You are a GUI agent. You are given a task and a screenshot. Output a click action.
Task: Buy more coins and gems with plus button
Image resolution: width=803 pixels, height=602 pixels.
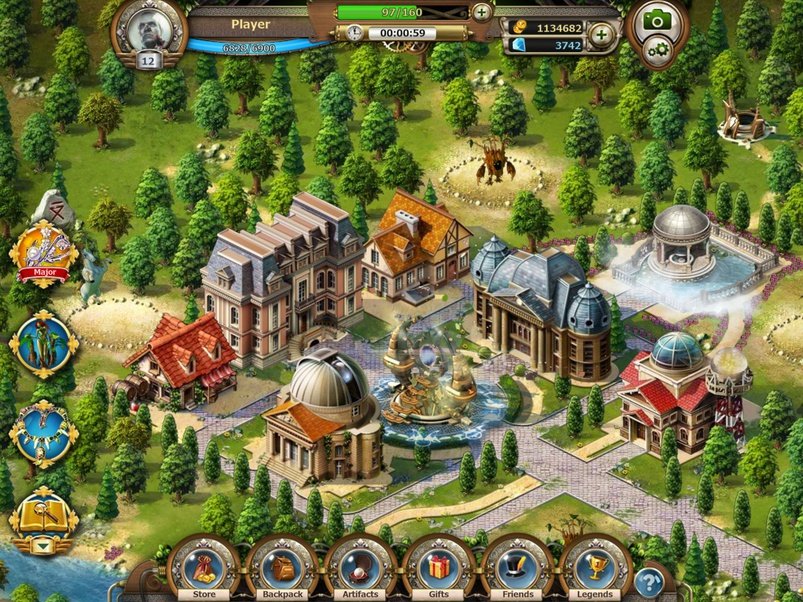(601, 36)
